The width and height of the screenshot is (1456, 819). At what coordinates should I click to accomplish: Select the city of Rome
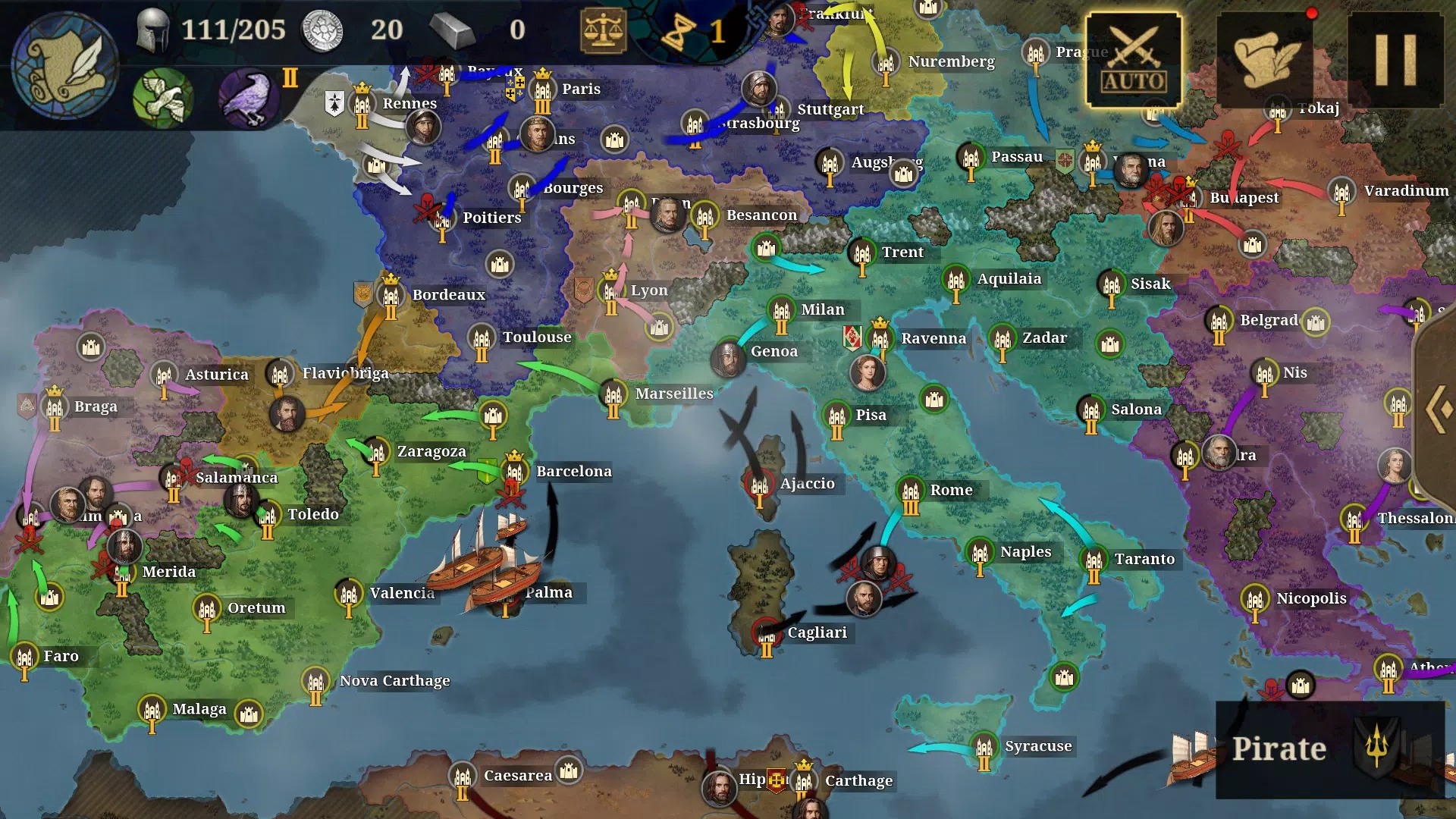point(911,491)
